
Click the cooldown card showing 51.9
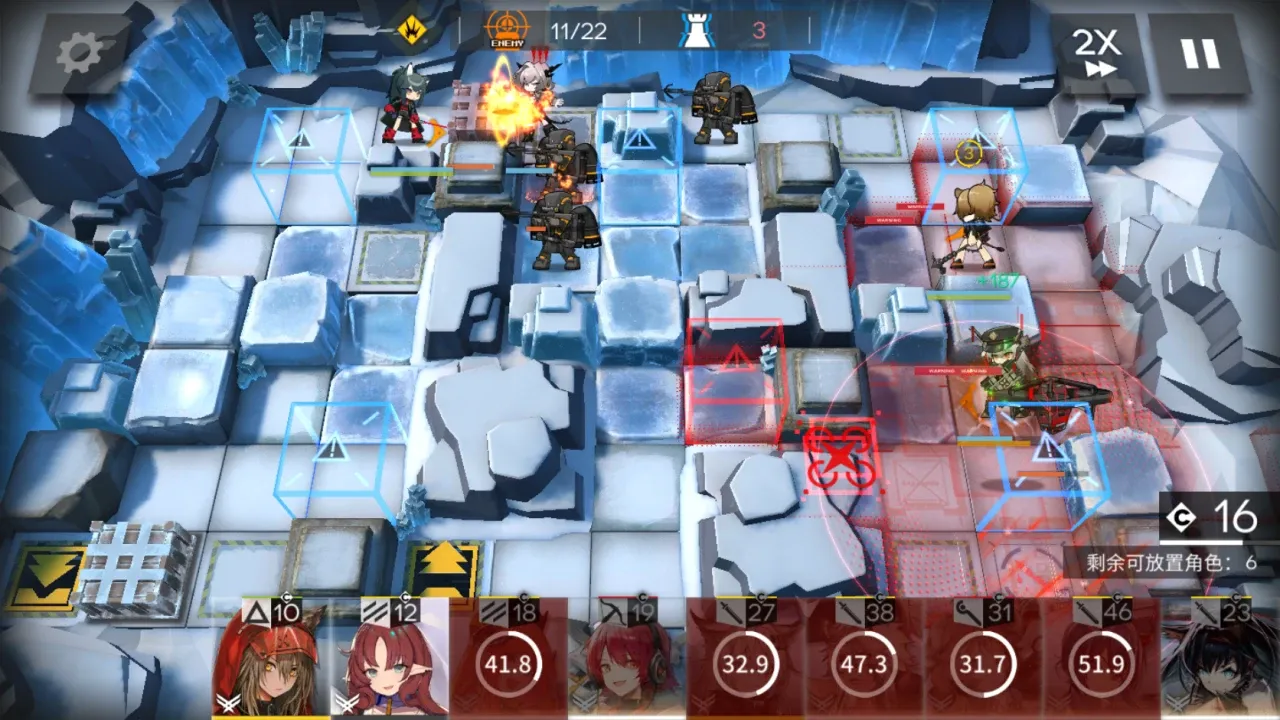click(1102, 662)
